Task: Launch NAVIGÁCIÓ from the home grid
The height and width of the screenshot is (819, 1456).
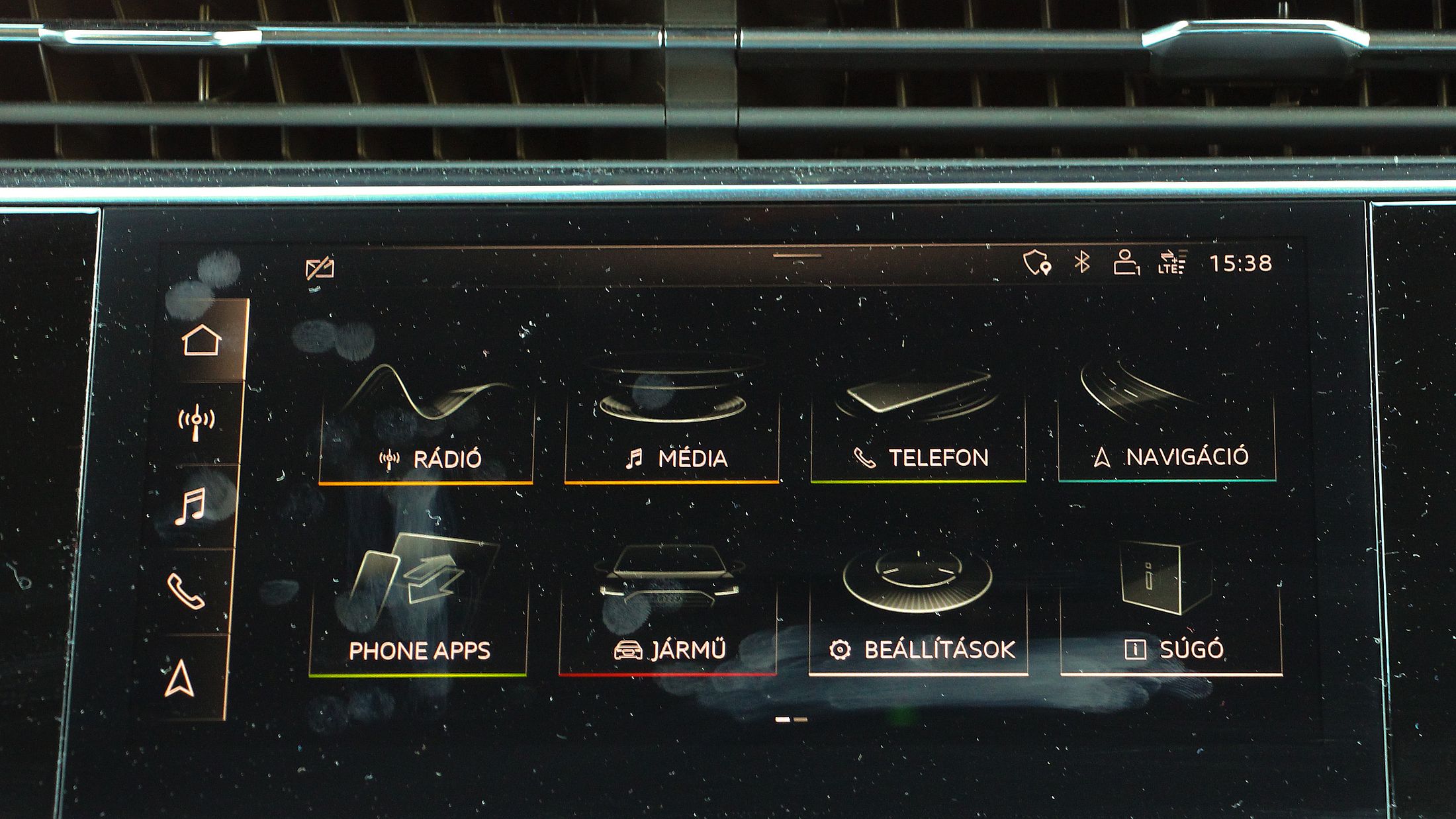Action: tap(1166, 427)
